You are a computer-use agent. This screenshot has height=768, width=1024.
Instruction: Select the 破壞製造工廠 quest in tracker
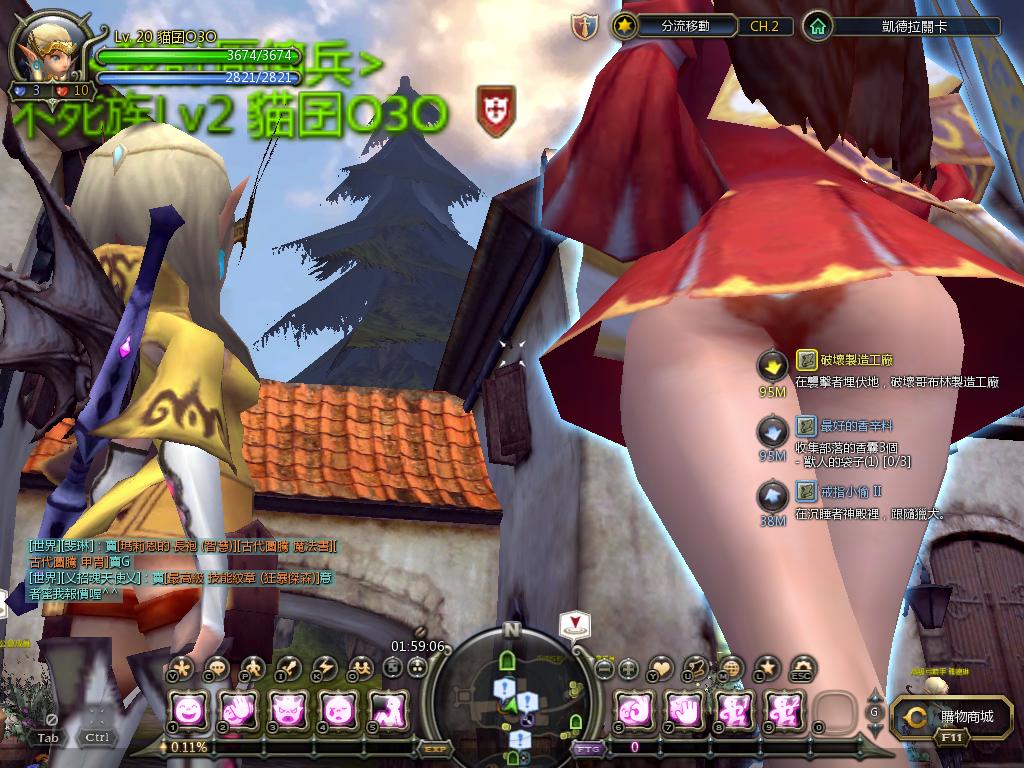[856, 360]
